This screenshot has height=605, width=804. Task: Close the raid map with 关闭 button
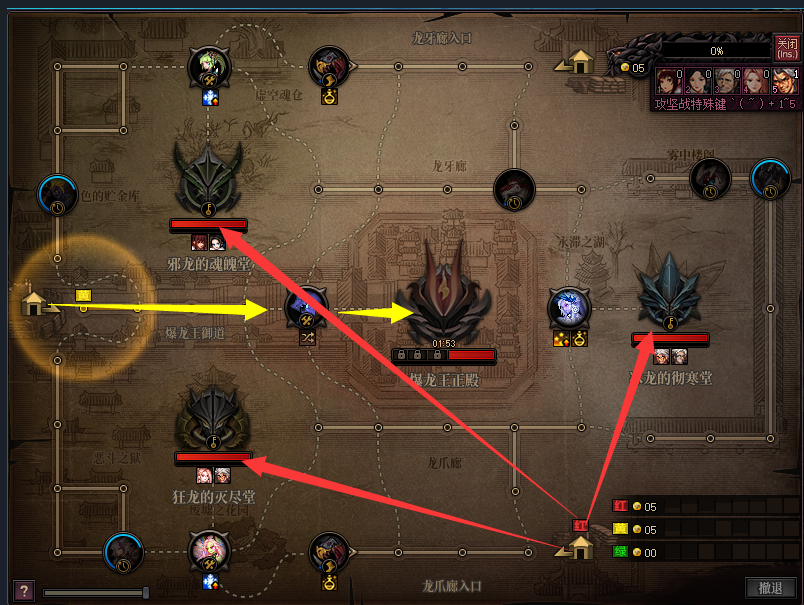coord(786,47)
